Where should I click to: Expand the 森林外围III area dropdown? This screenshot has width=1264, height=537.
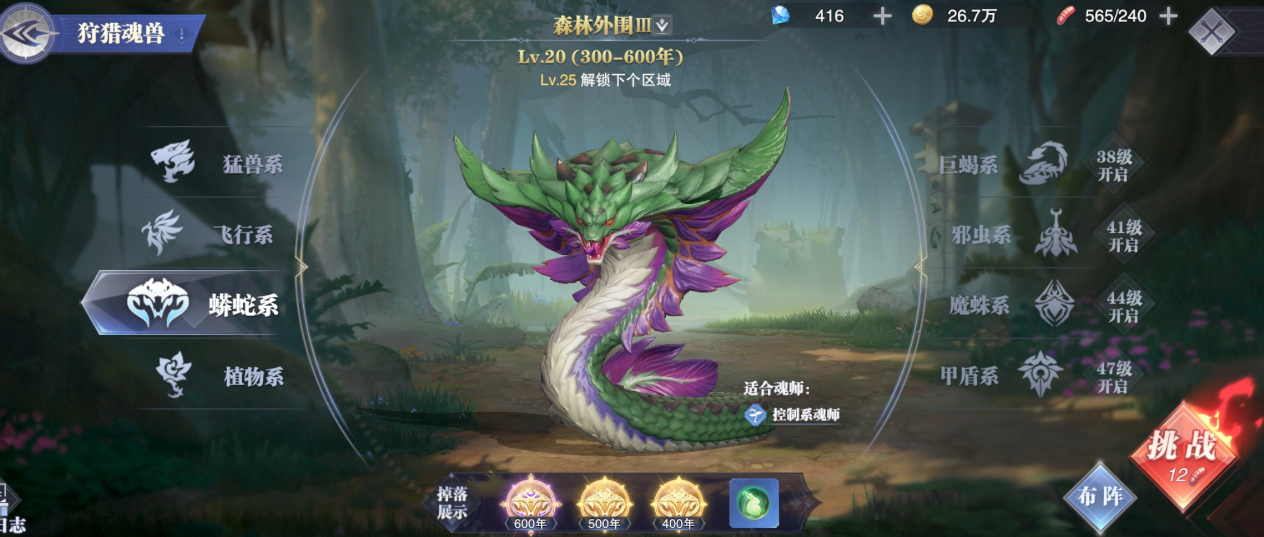point(663,25)
